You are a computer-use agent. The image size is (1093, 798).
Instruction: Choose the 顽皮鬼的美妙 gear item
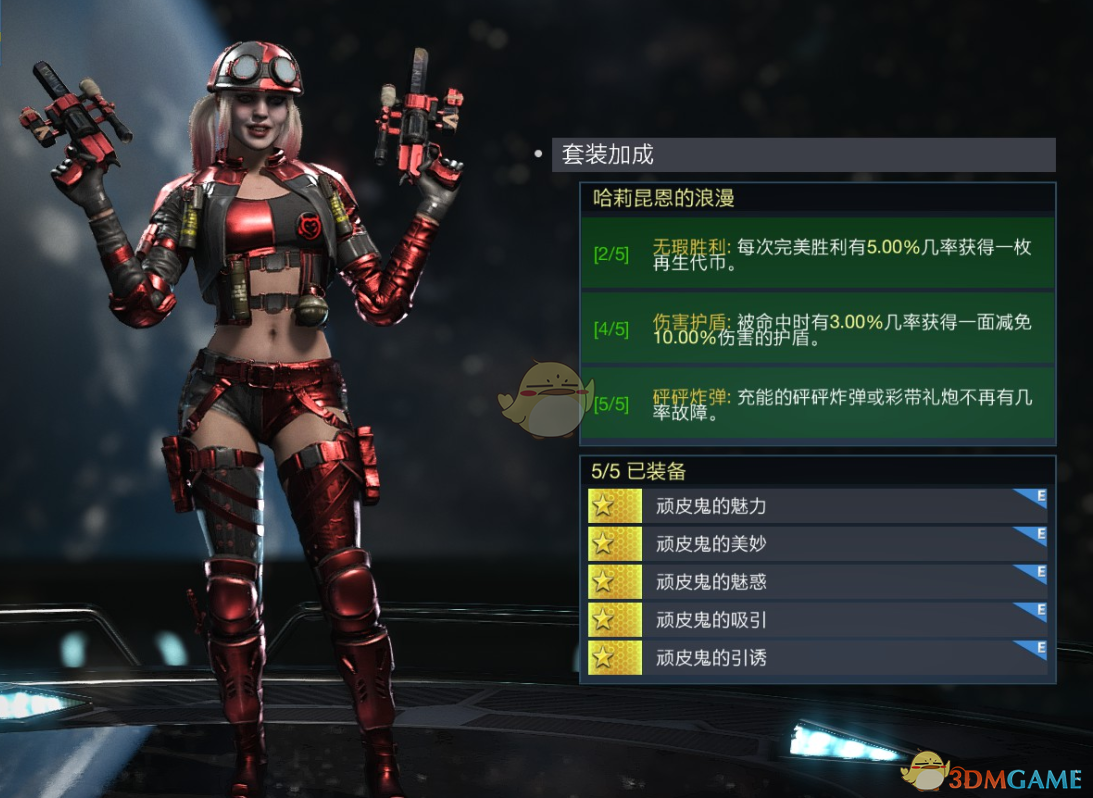(x=817, y=544)
